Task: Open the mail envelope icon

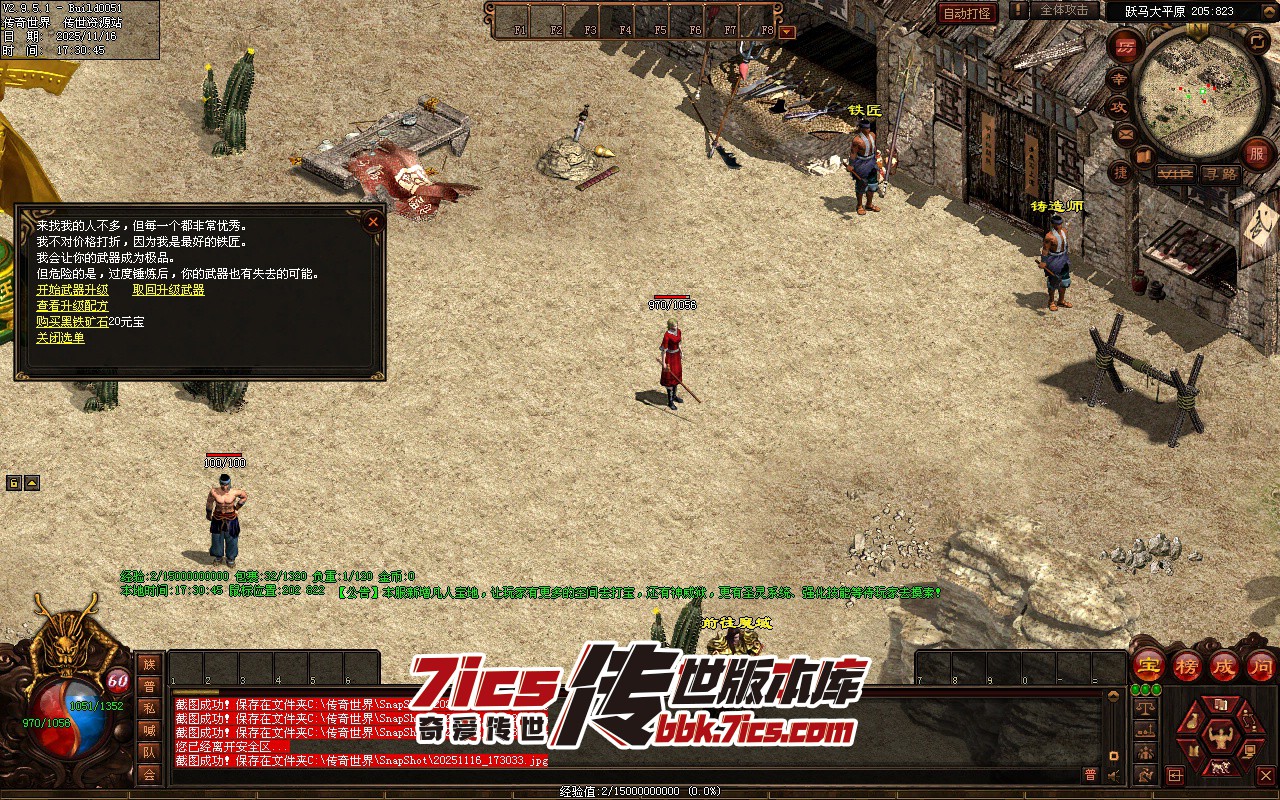Action: point(1126,132)
